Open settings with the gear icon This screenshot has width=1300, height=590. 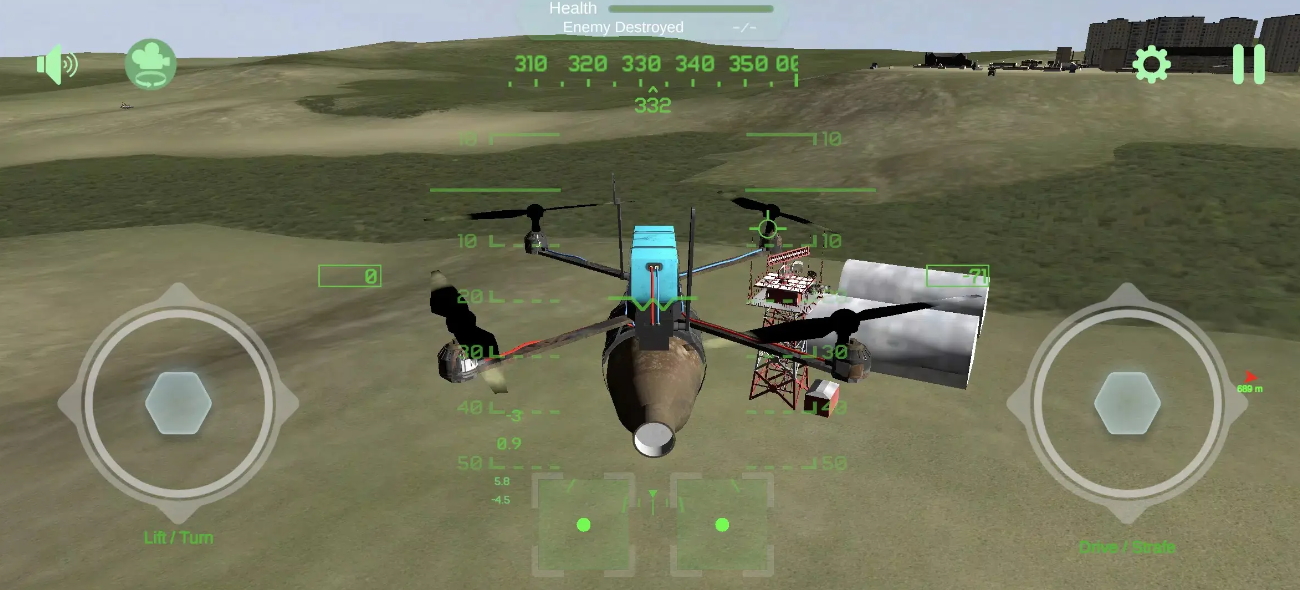[1151, 65]
